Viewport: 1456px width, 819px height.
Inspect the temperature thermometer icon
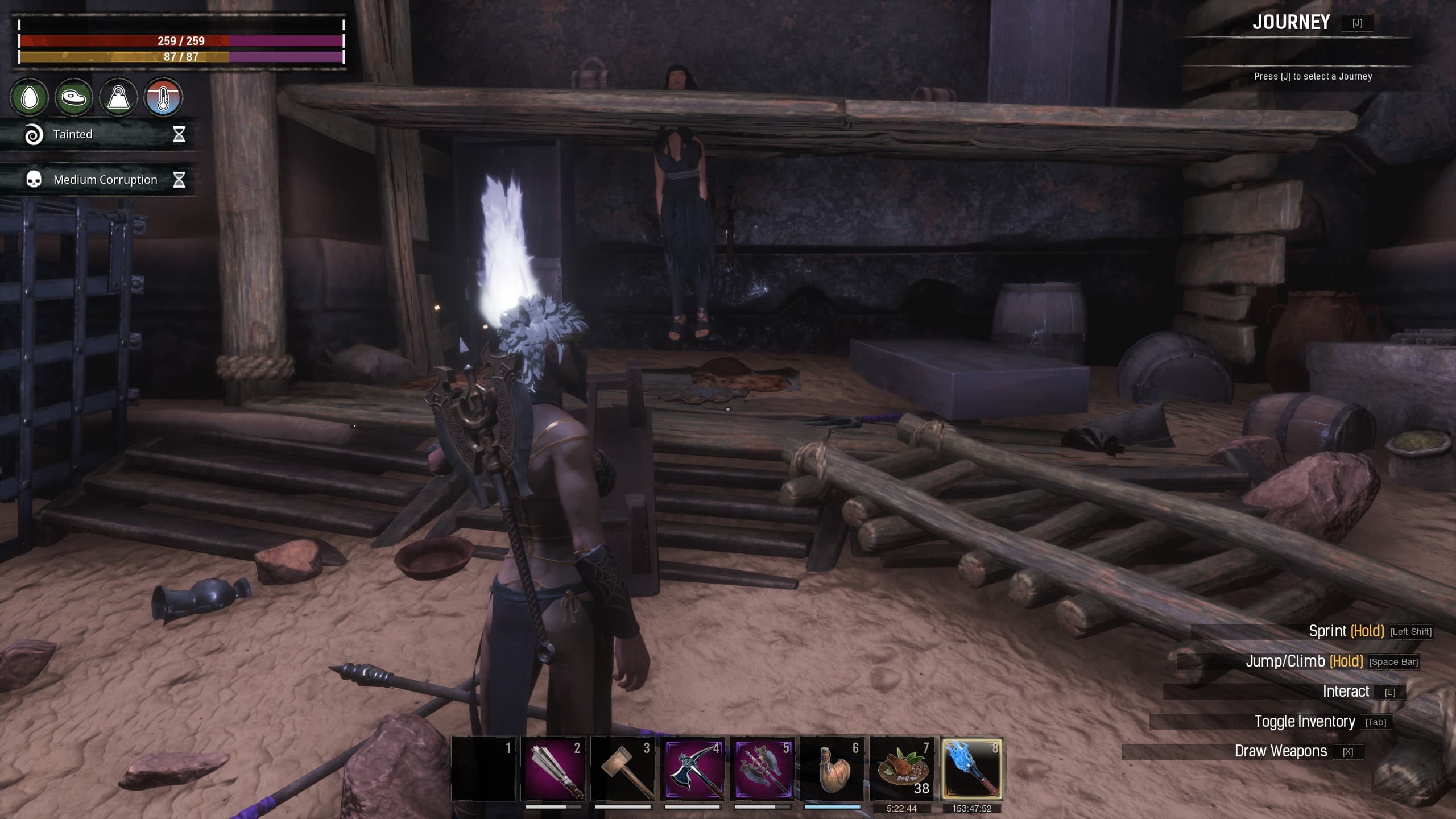click(x=163, y=98)
